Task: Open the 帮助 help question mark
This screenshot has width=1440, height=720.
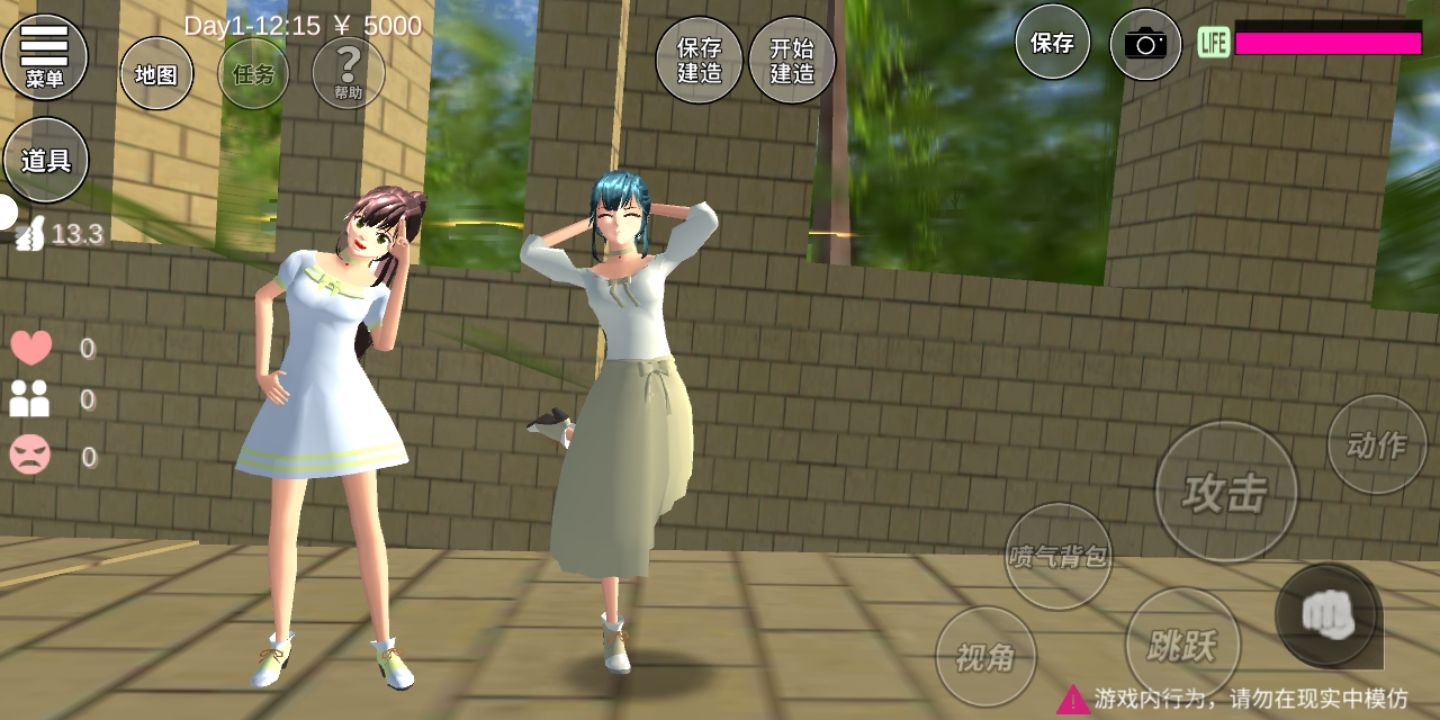Action: point(348,72)
